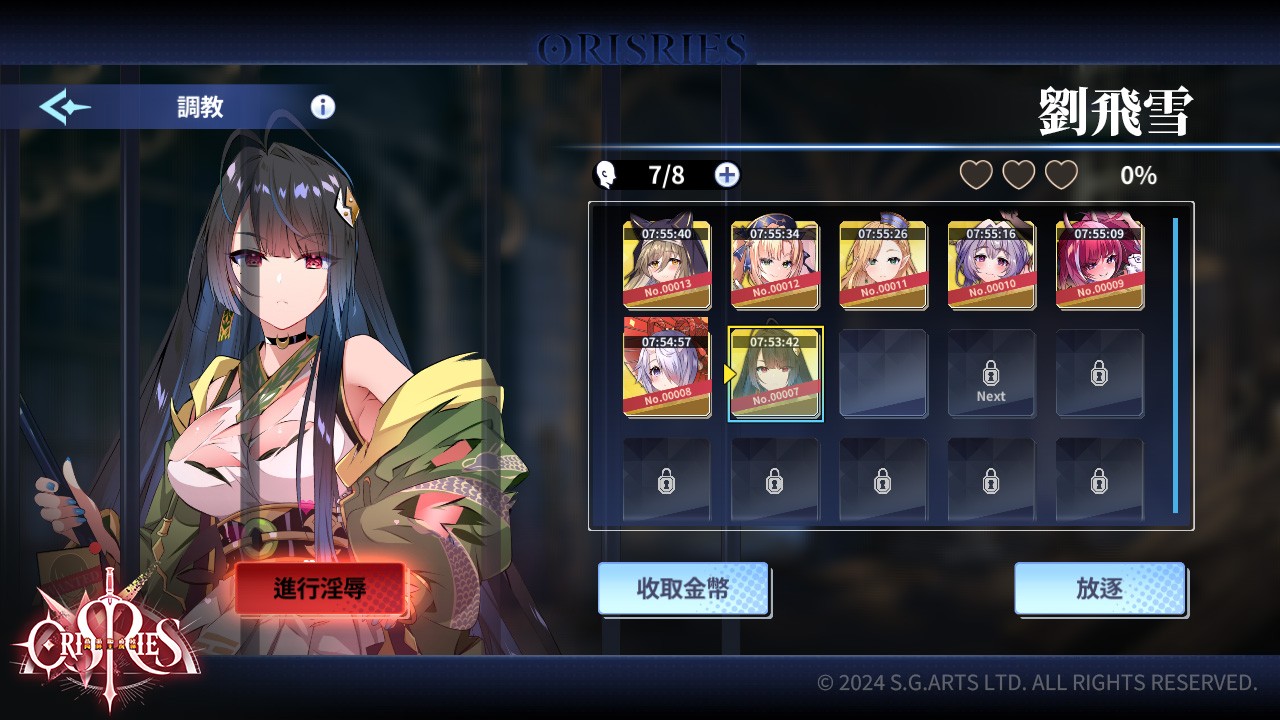Add capacity with the plus button
Screen dimensions: 1280x720
pyautogui.click(x=727, y=175)
